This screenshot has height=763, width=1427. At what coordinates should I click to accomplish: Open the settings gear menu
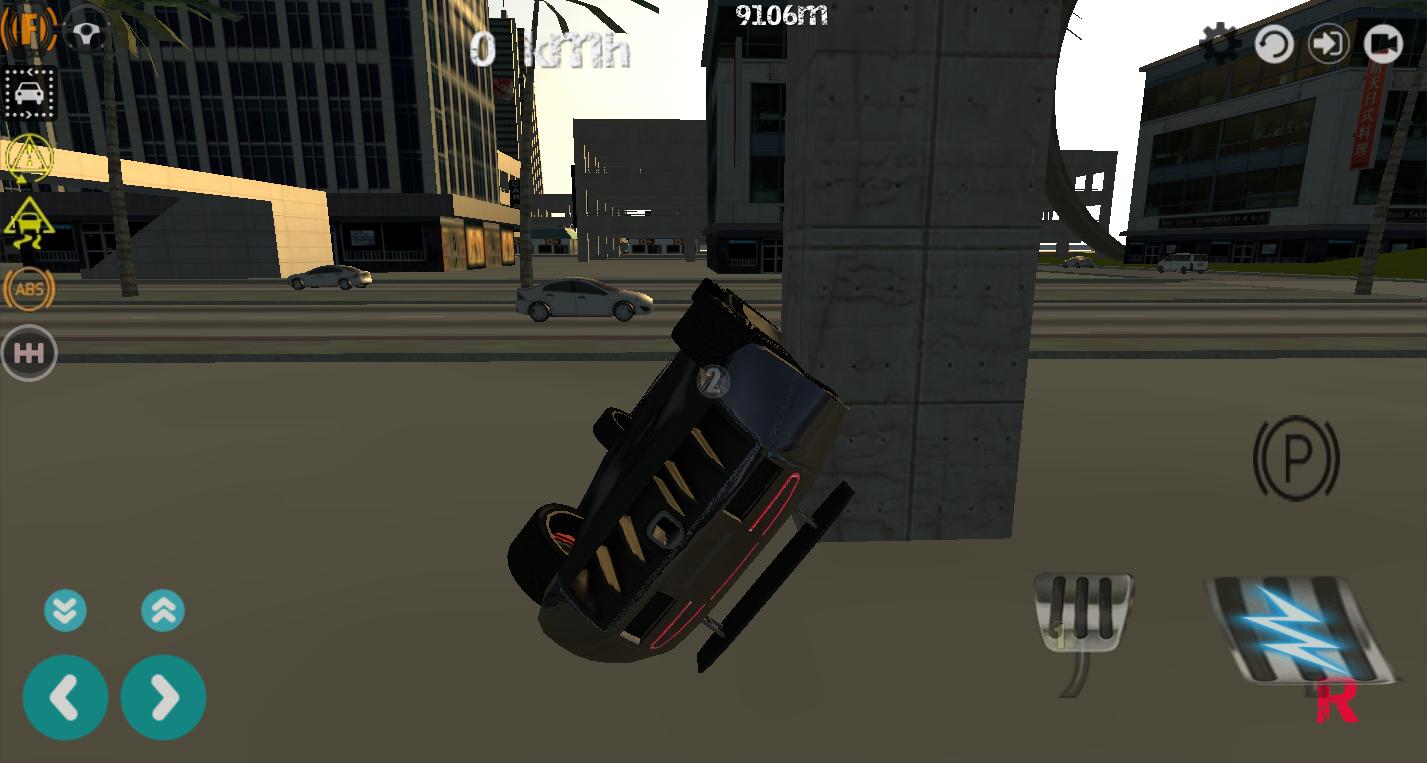[1221, 44]
